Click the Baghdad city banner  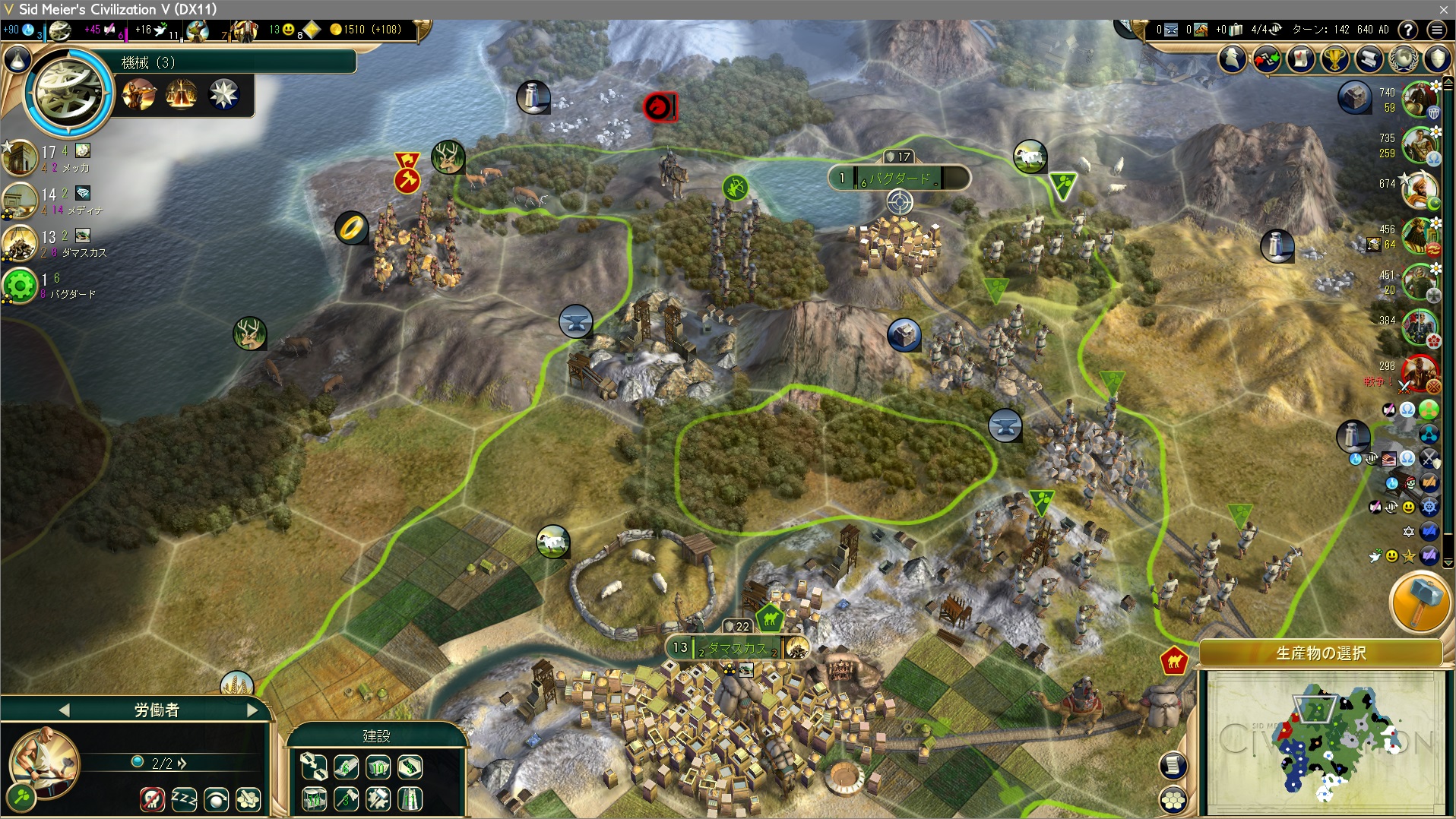coord(899,179)
